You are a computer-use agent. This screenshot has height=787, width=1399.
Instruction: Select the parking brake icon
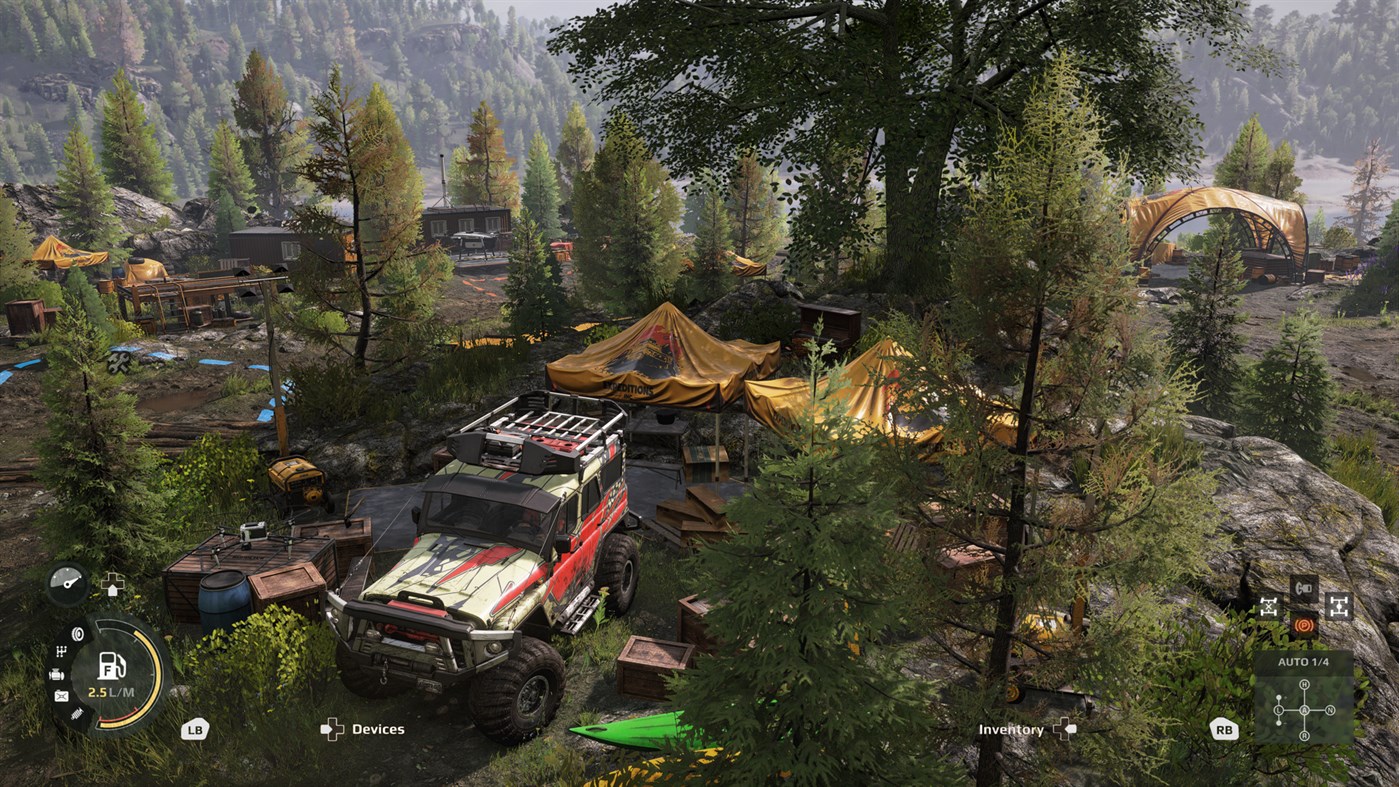pos(1304,626)
